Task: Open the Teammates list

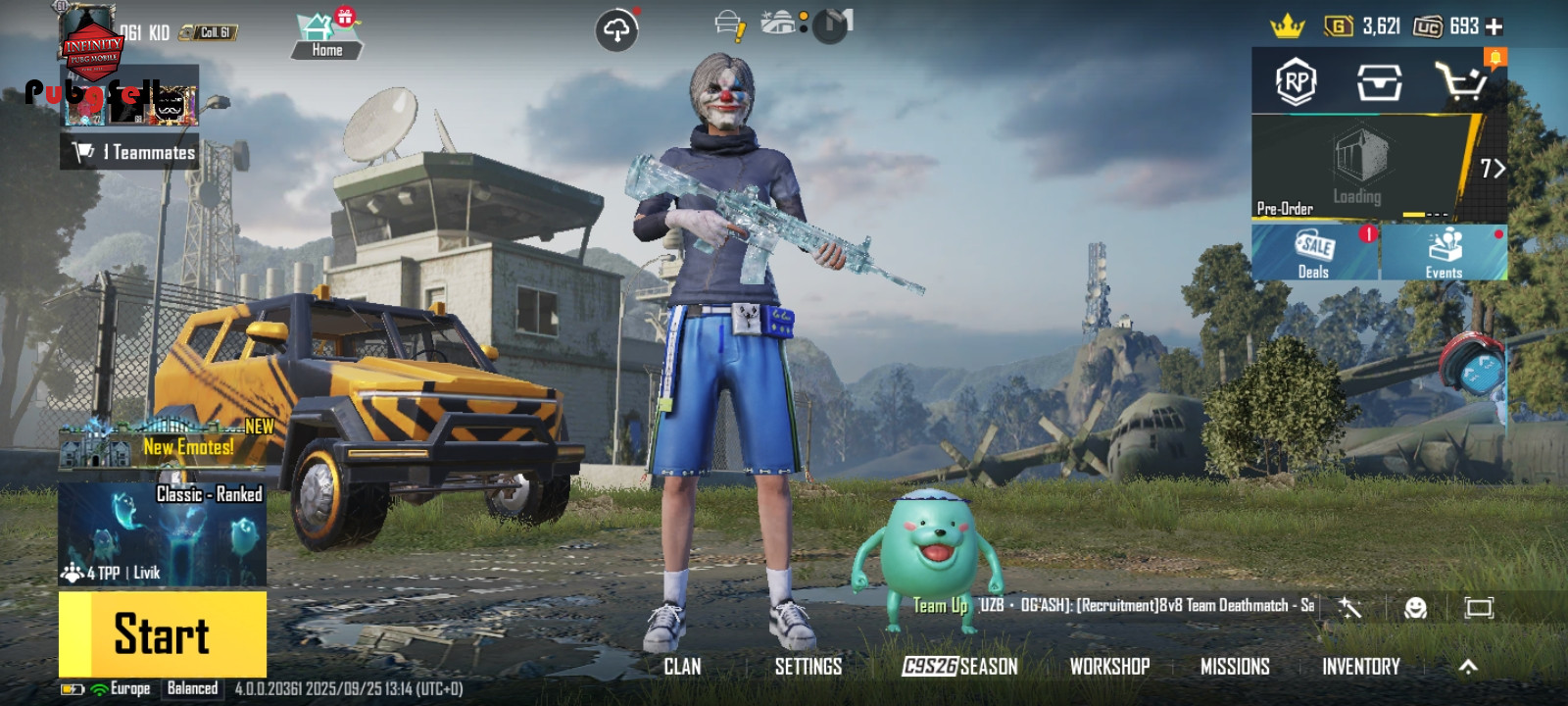Action: [130, 152]
